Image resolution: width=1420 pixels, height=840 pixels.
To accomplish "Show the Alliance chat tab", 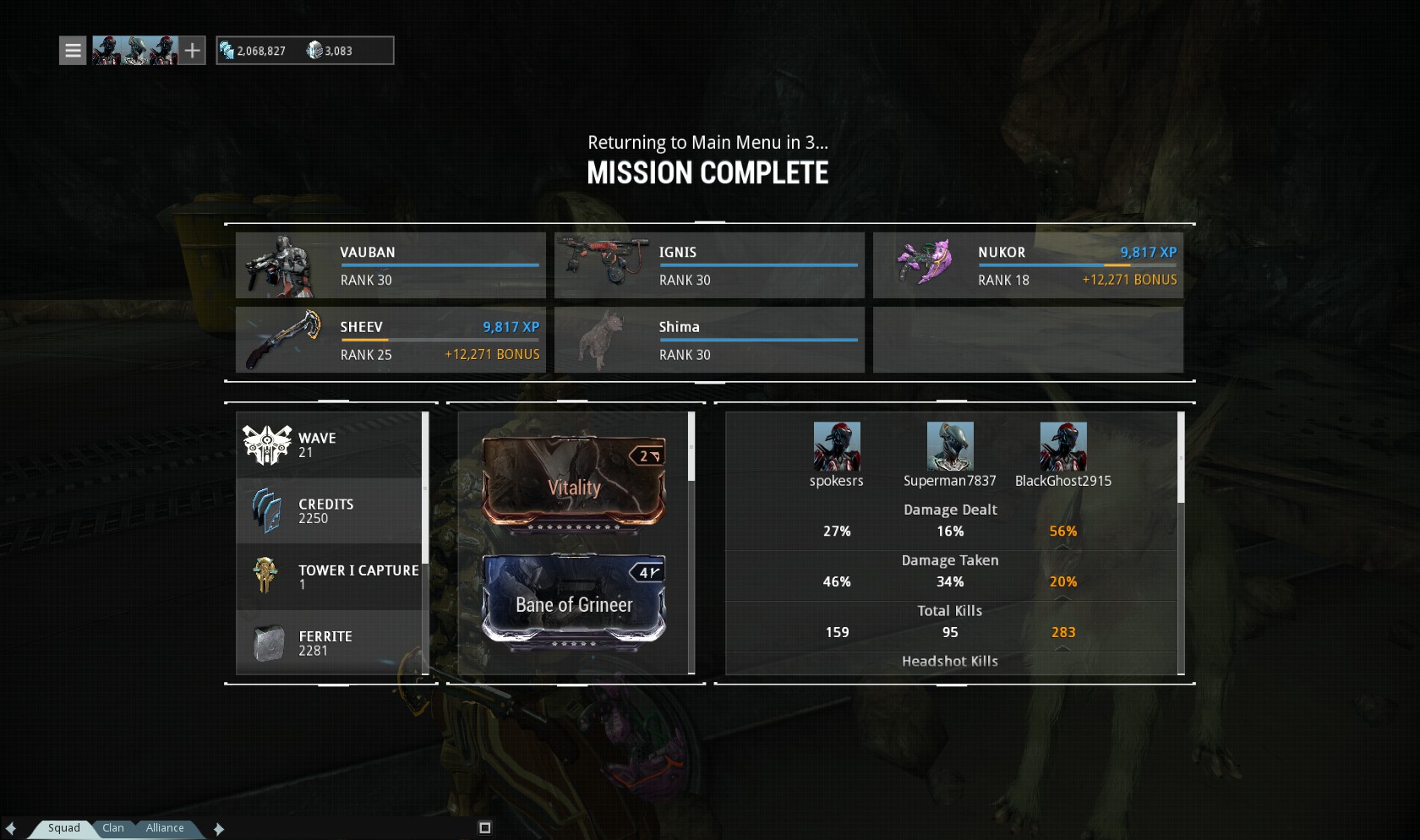I will 165,828.
